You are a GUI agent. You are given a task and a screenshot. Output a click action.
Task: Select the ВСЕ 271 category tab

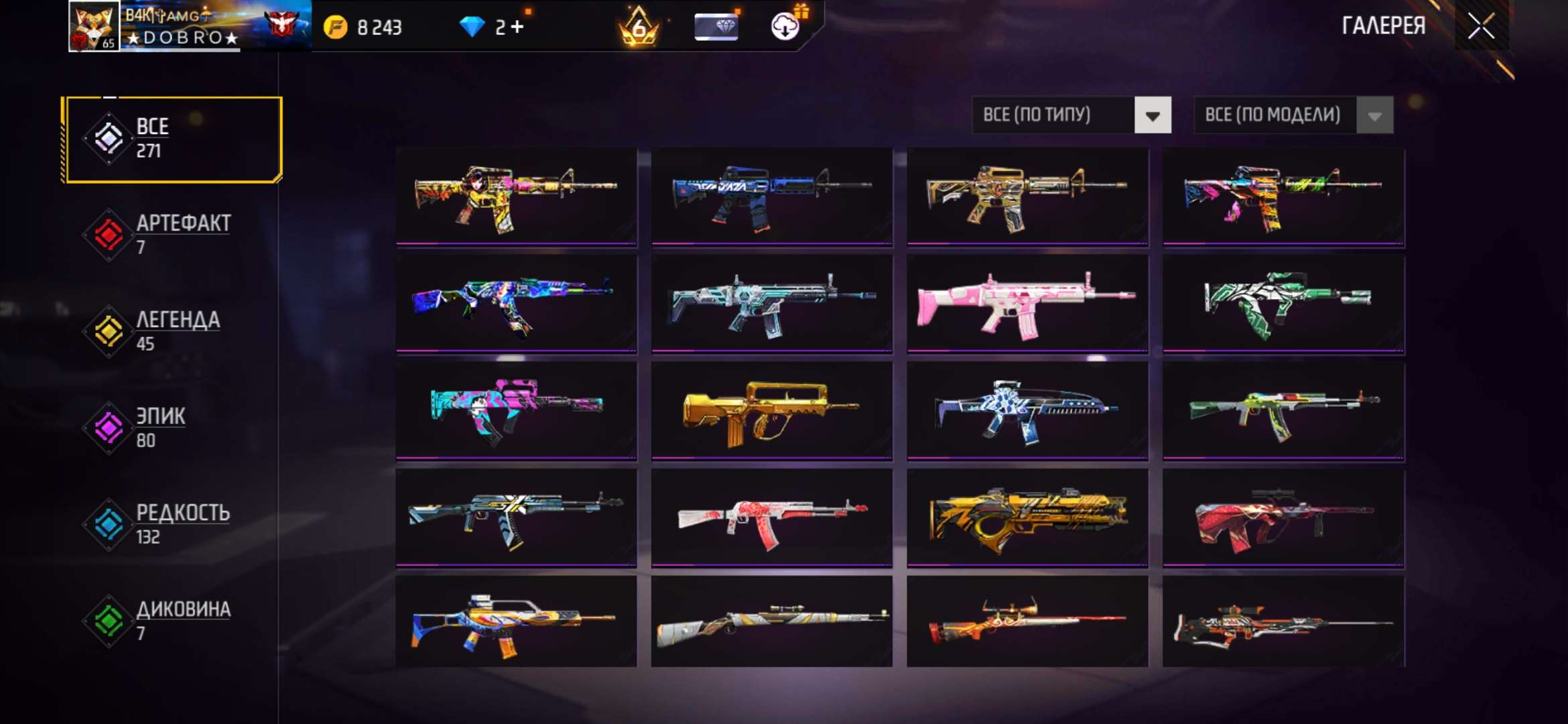(x=173, y=139)
